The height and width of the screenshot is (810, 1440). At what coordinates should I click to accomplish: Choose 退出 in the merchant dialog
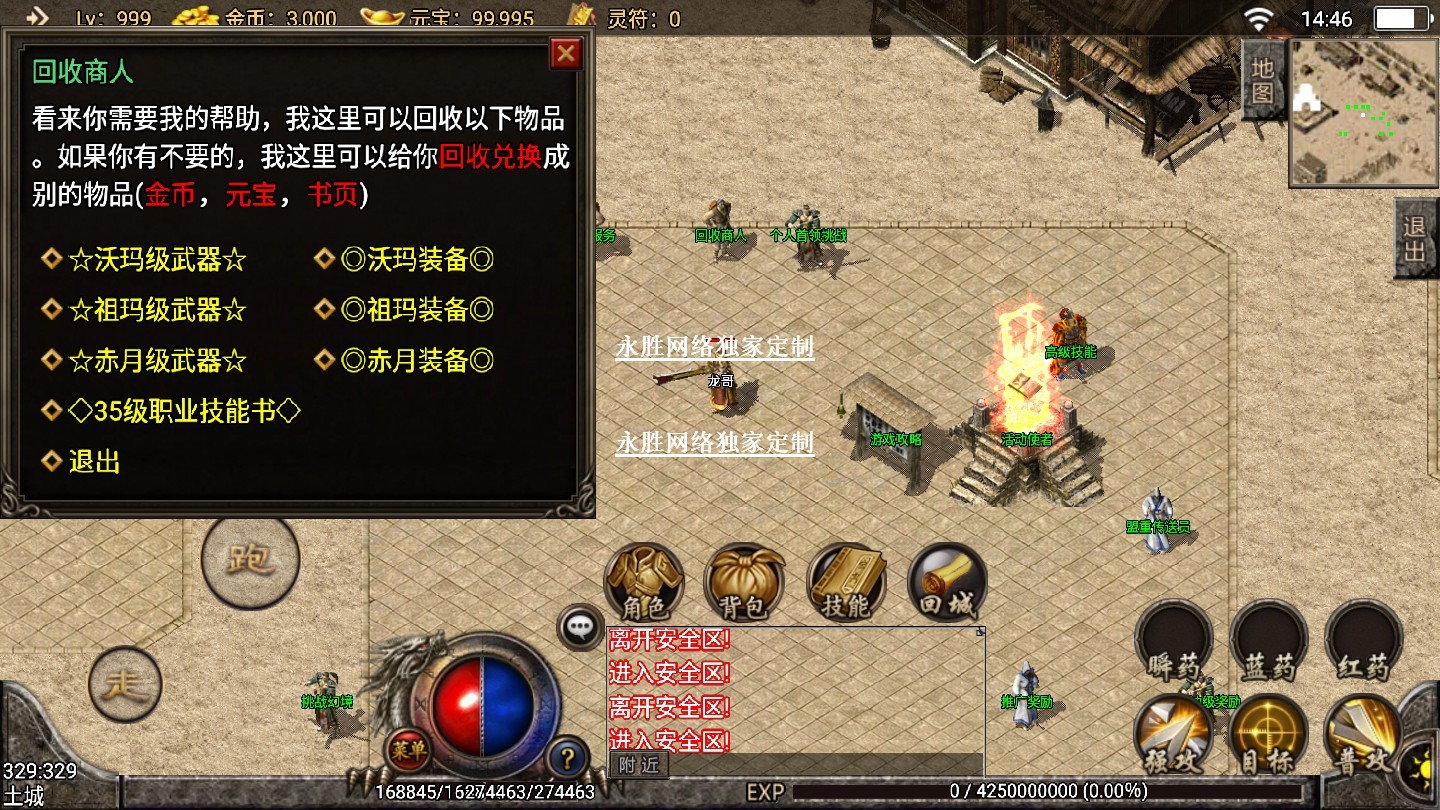tap(95, 462)
